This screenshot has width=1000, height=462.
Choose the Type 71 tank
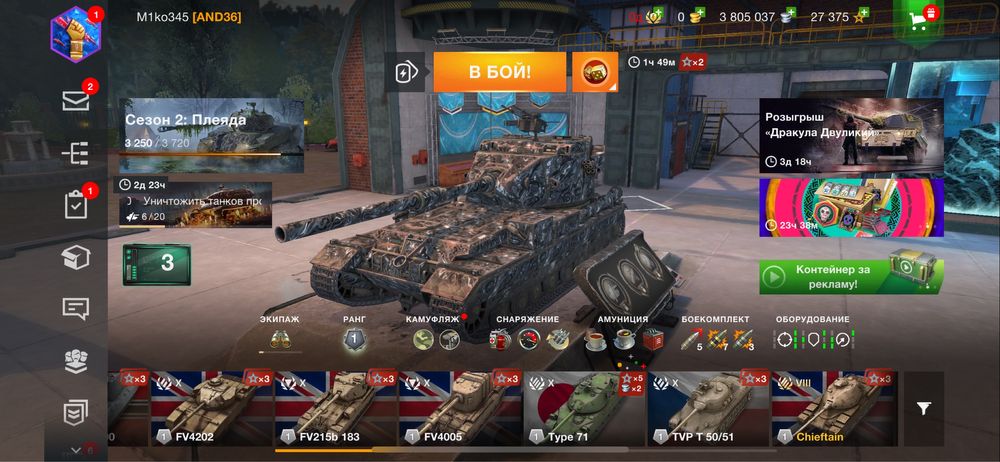coord(584,408)
